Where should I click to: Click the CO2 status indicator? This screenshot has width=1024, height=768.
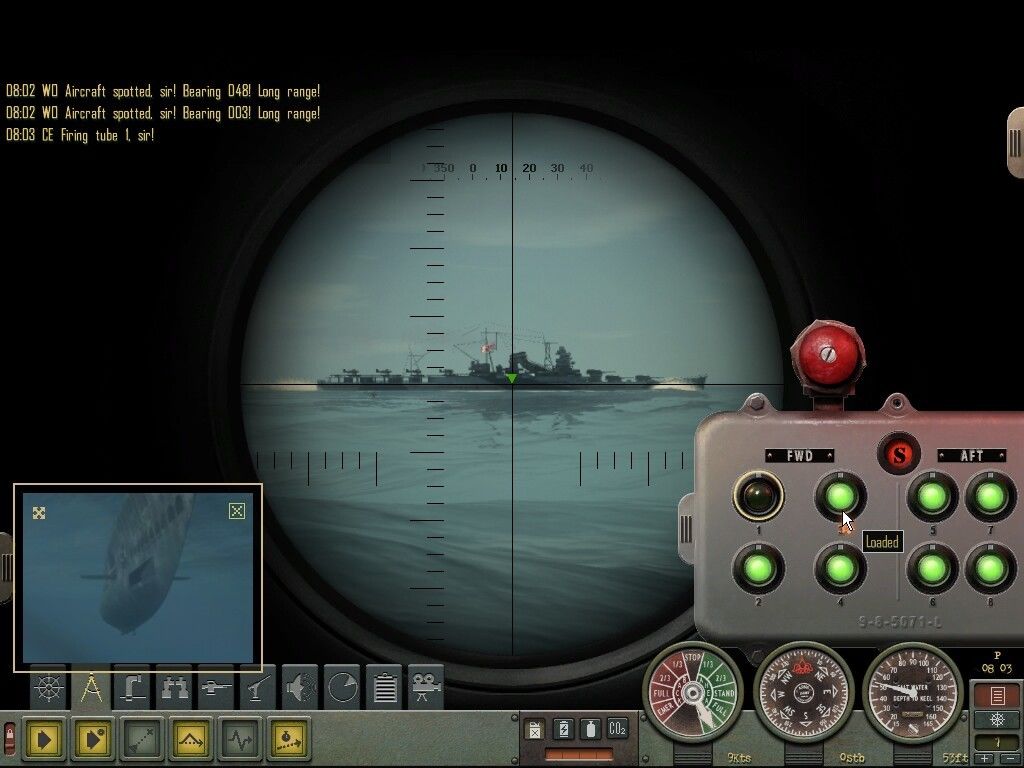[x=617, y=729]
